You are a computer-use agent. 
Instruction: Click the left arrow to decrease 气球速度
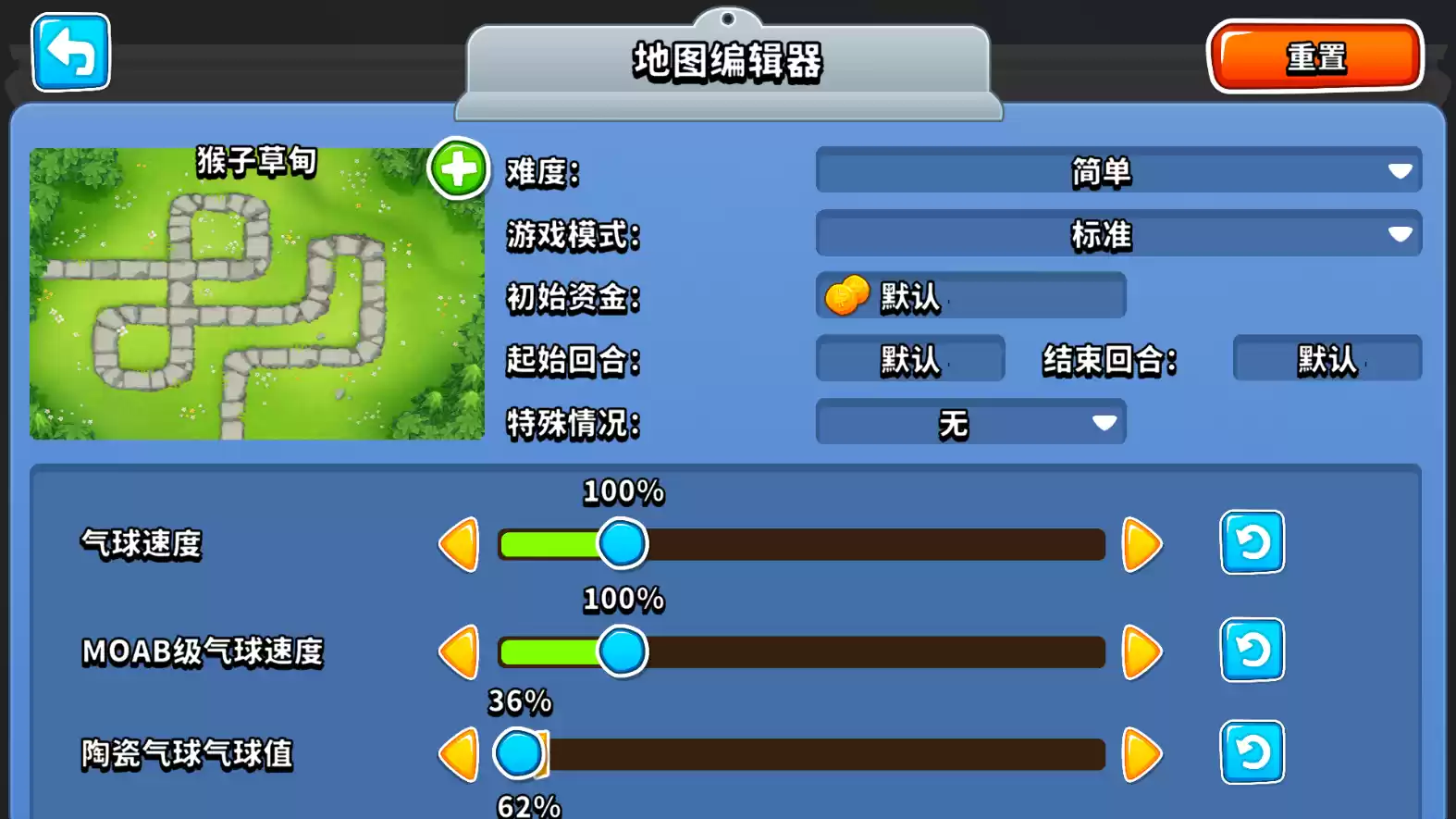click(457, 544)
